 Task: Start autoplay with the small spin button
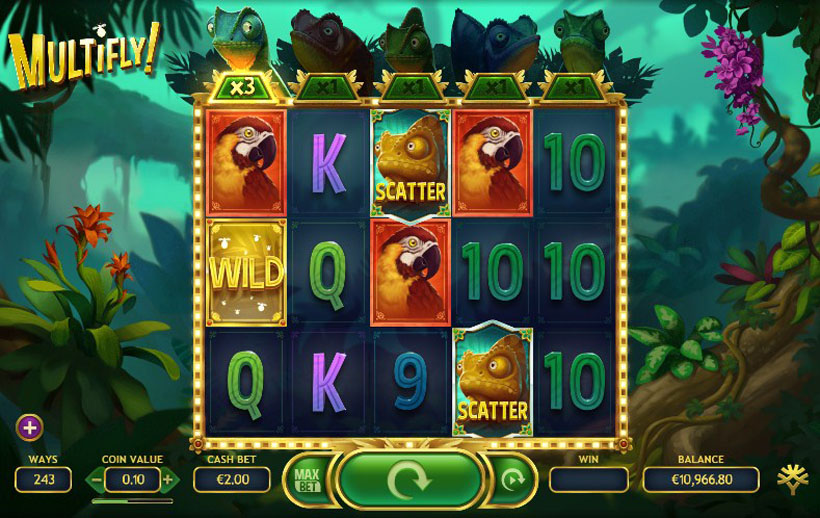coord(512,480)
